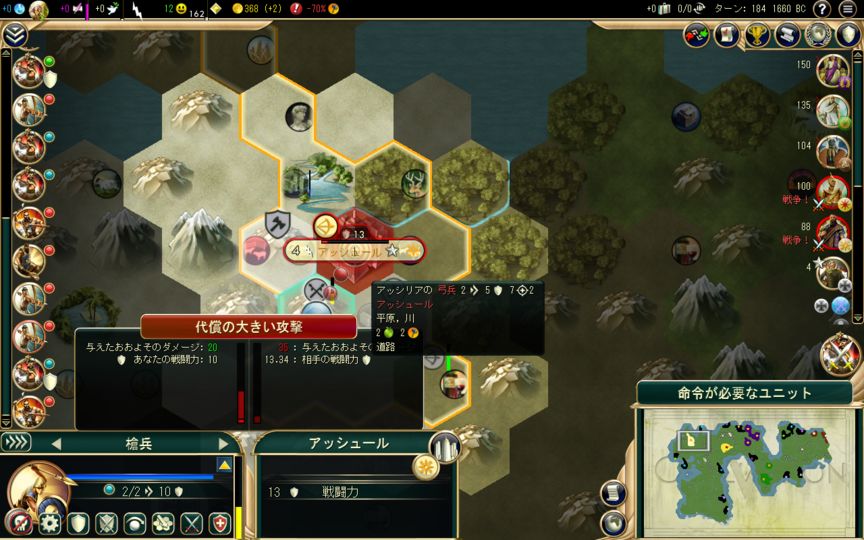864x540 pixels.
Task: Choose the crossed swords attack action
Action: click(191, 523)
